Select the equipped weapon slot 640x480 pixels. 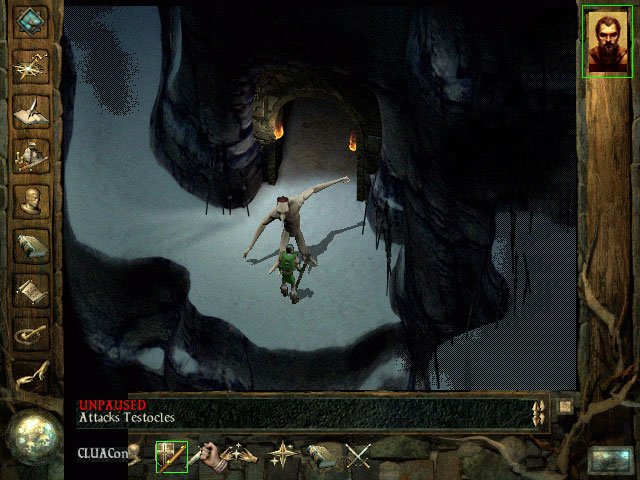pyautogui.click(x=171, y=457)
